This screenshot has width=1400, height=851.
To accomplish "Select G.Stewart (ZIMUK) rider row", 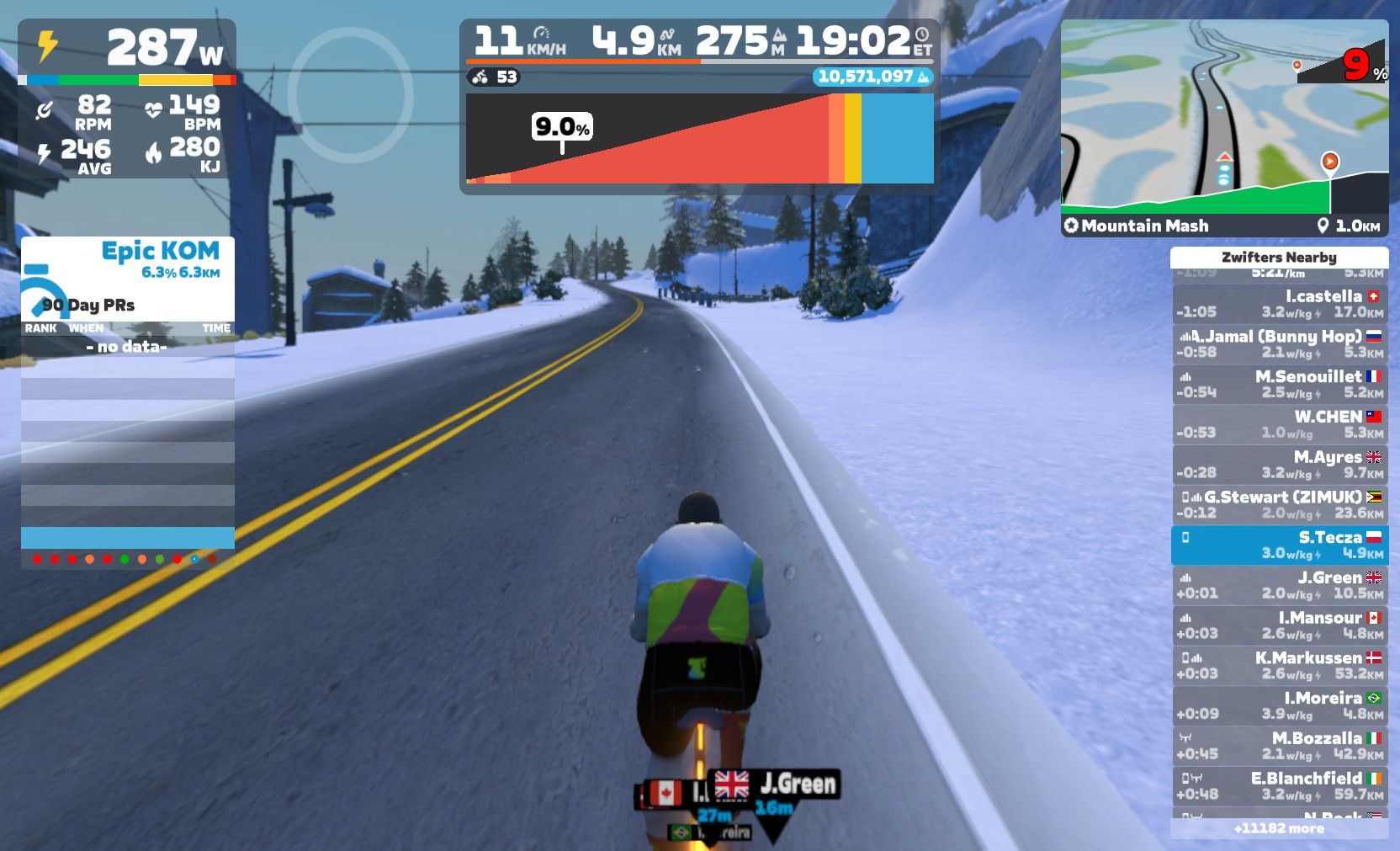I will 1279,505.
